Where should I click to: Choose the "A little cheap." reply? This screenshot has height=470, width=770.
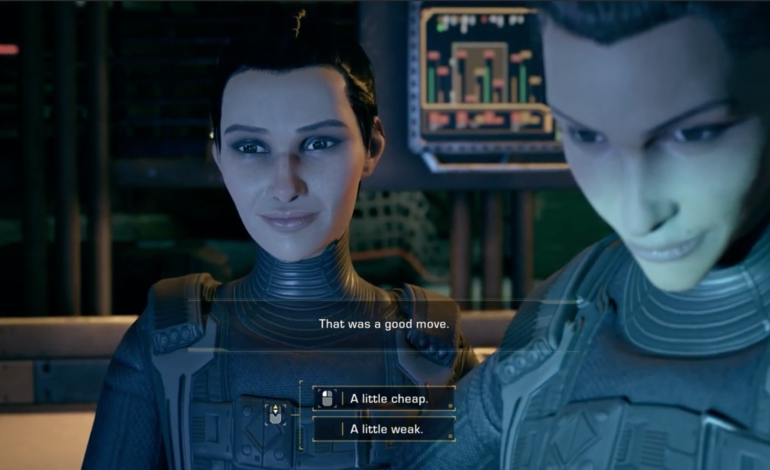[385, 398]
